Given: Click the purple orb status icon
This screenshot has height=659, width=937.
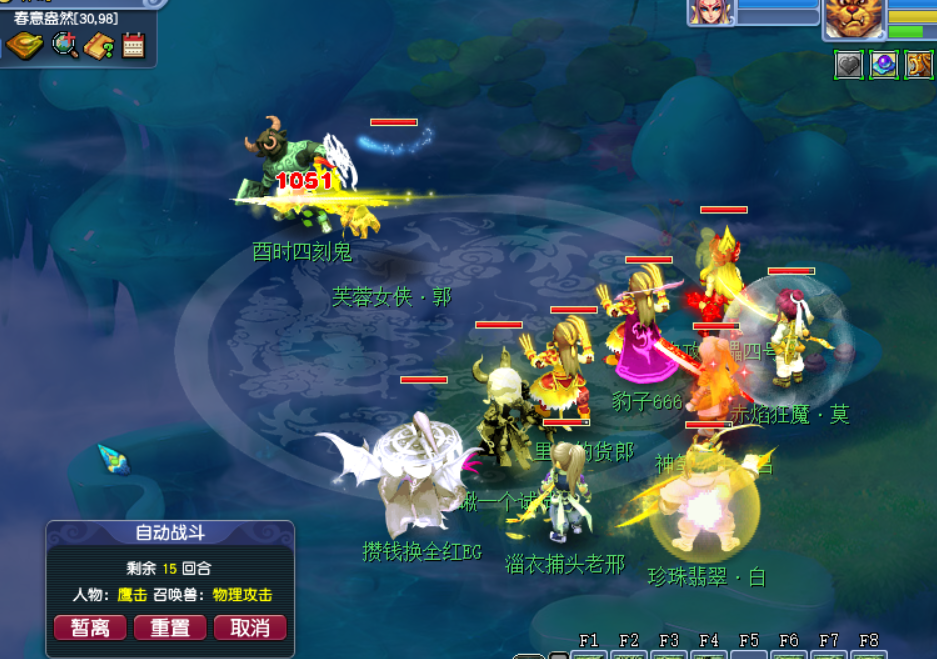Looking at the screenshot, I should coord(884,65).
